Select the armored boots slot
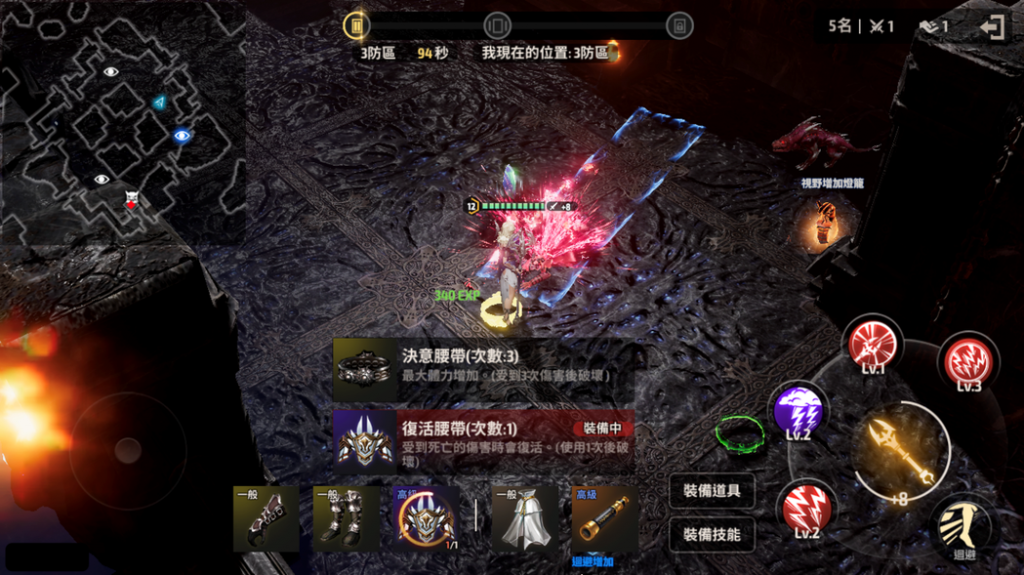Screen dimensions: 1024x575 pyautogui.click(x=346, y=520)
